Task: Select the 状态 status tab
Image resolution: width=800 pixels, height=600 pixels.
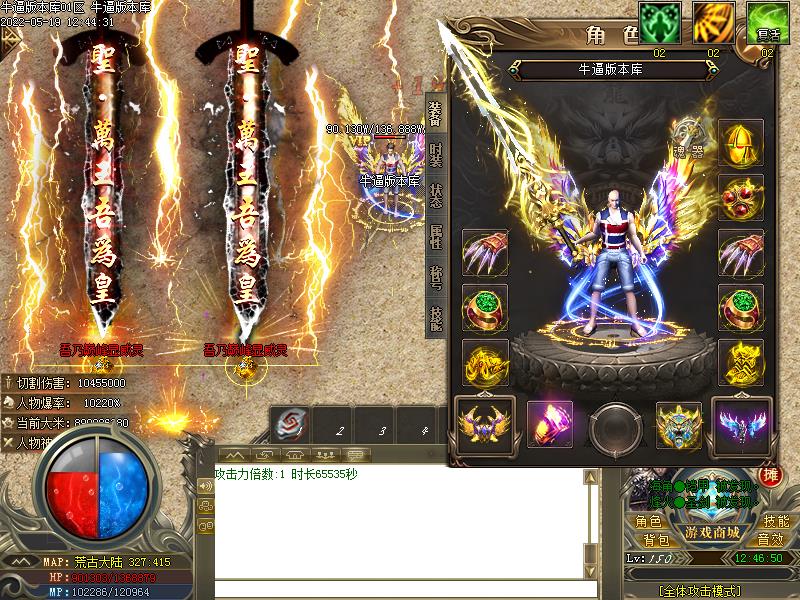Action: coord(435,196)
